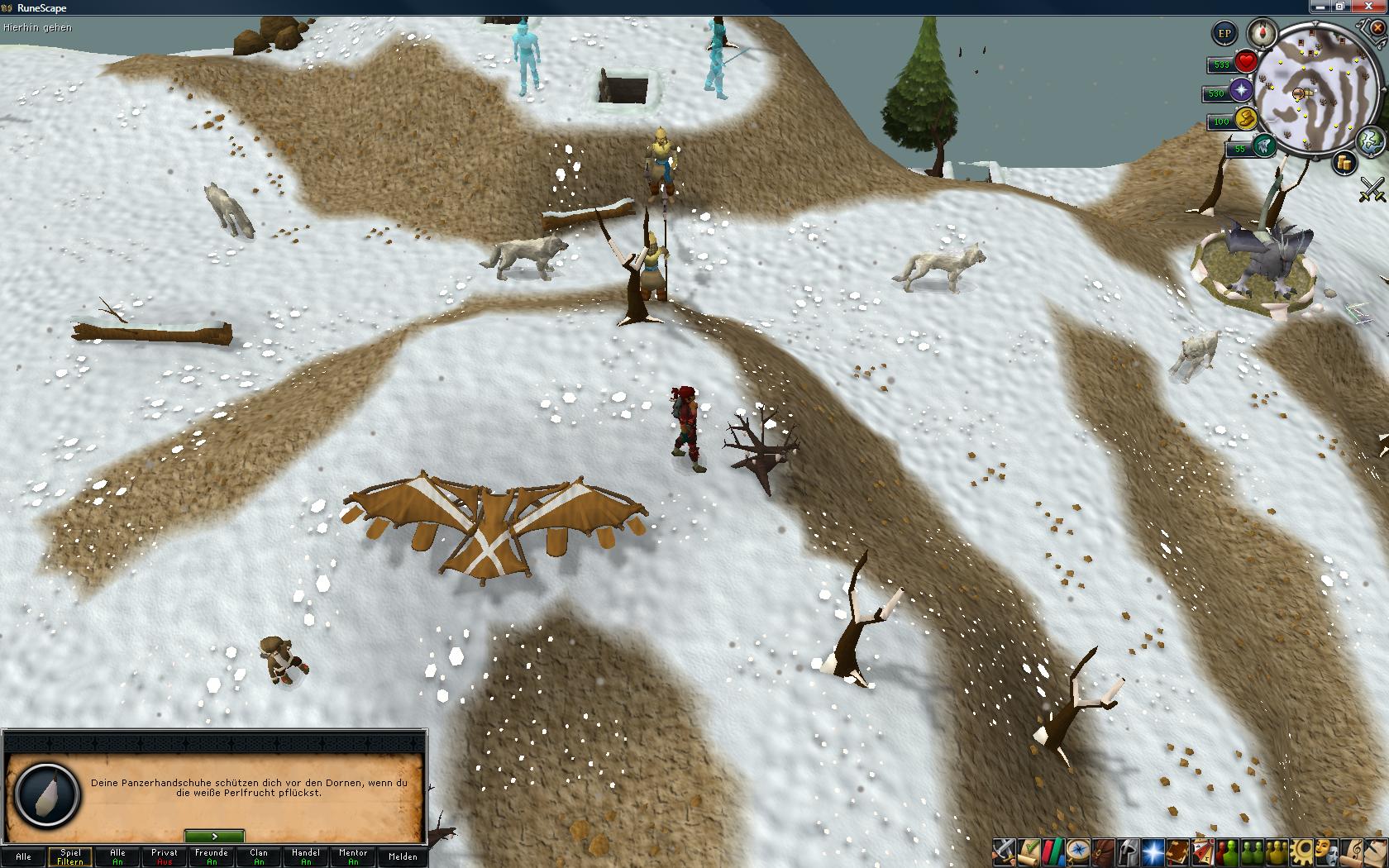Select the Clan chat tab
Viewport: 1389px width, 868px height.
[259, 856]
